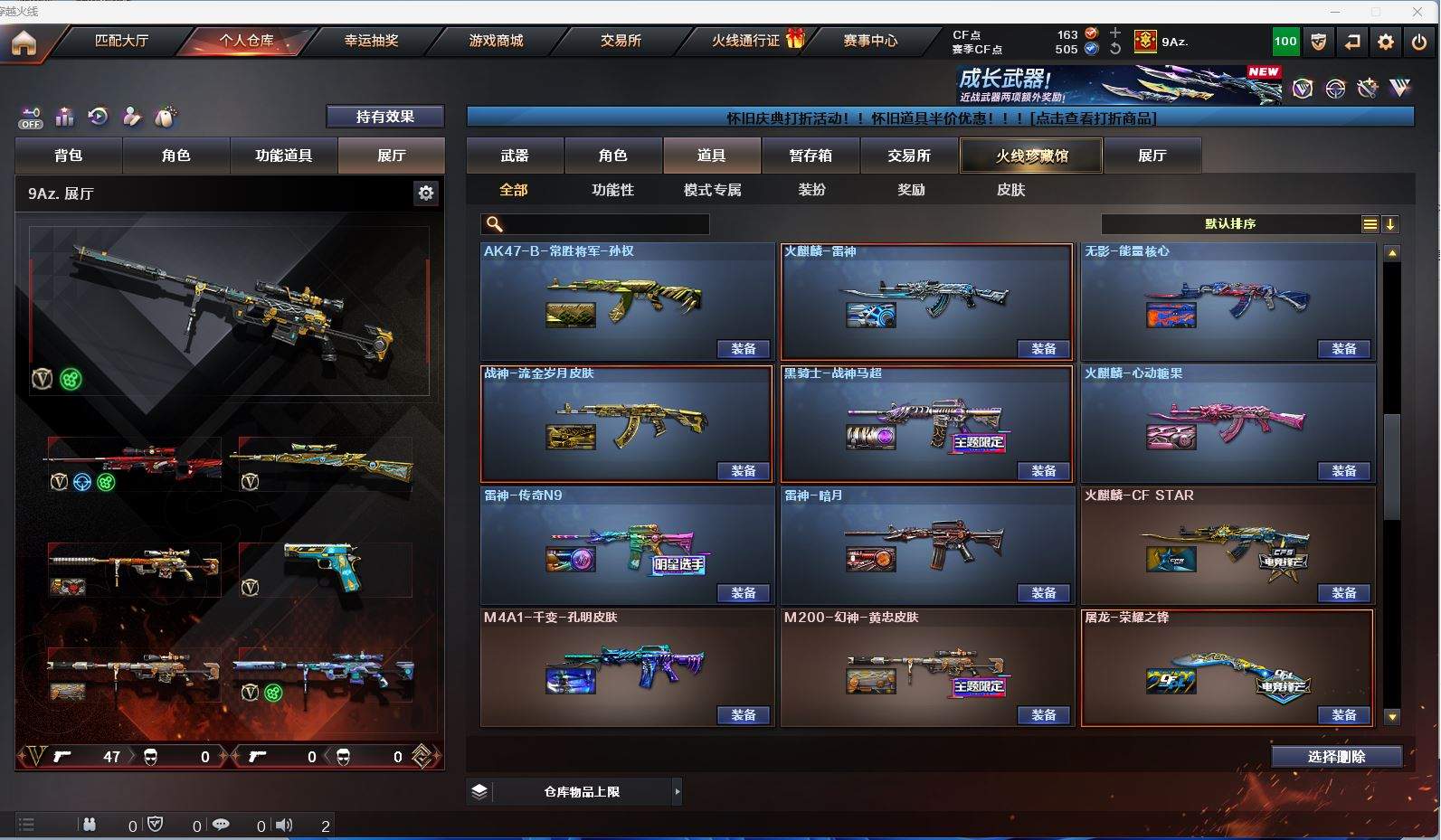Show the 持有效果 owned effects

click(384, 117)
